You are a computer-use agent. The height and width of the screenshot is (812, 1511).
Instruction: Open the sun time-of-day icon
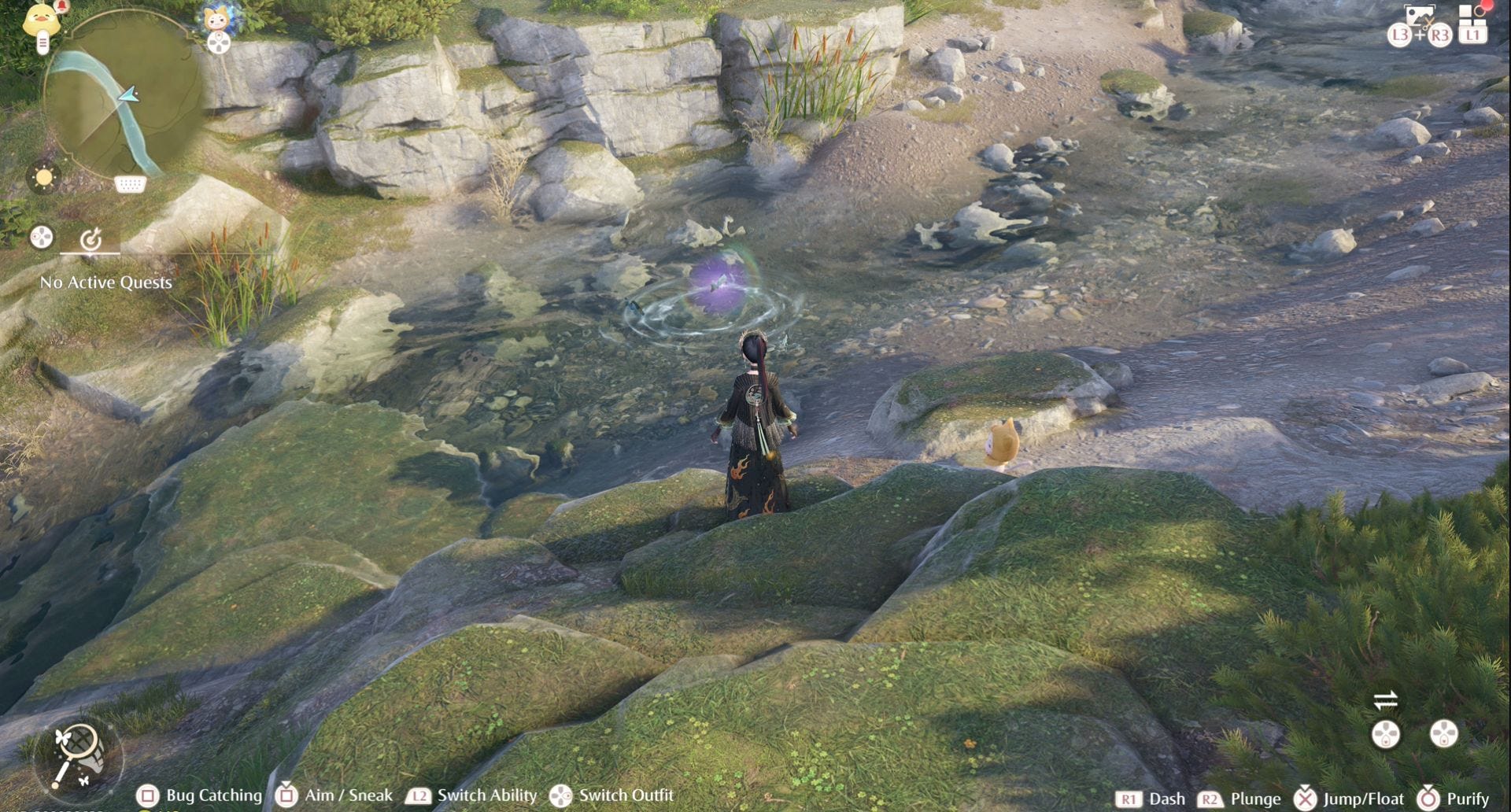pos(43,177)
